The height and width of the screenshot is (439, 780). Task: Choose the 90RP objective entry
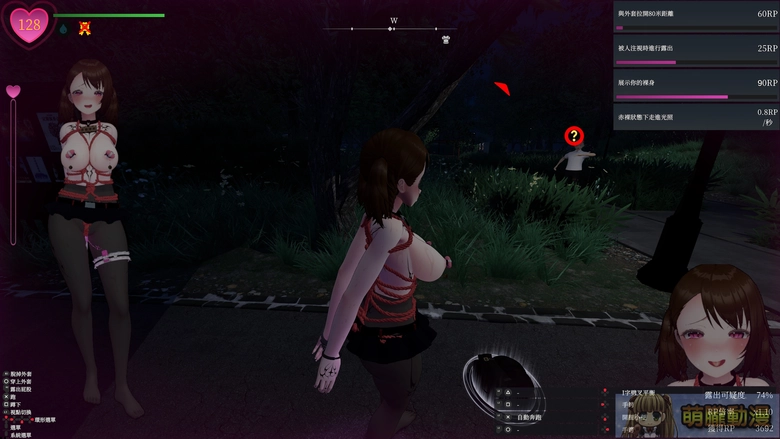[696, 87]
